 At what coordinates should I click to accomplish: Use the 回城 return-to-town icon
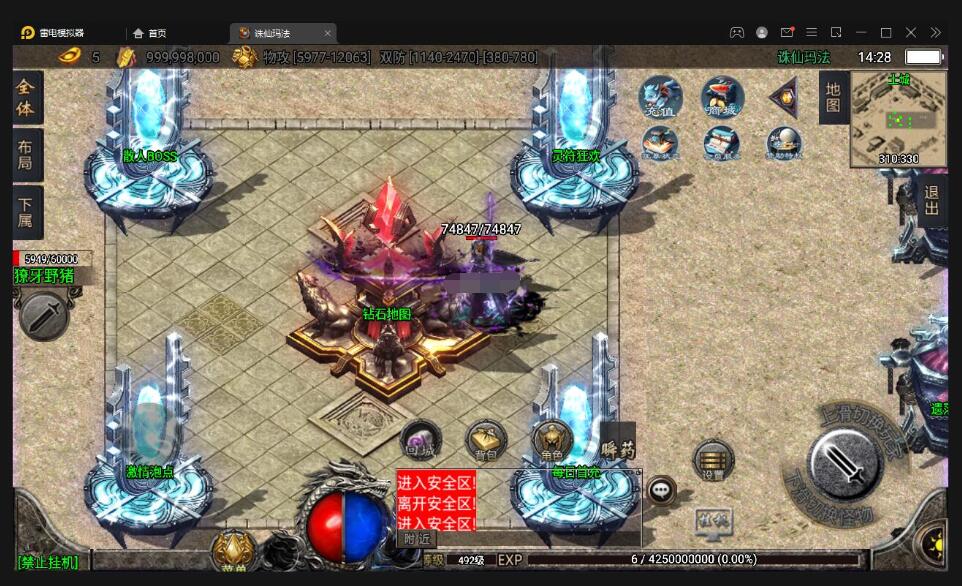pyautogui.click(x=420, y=441)
